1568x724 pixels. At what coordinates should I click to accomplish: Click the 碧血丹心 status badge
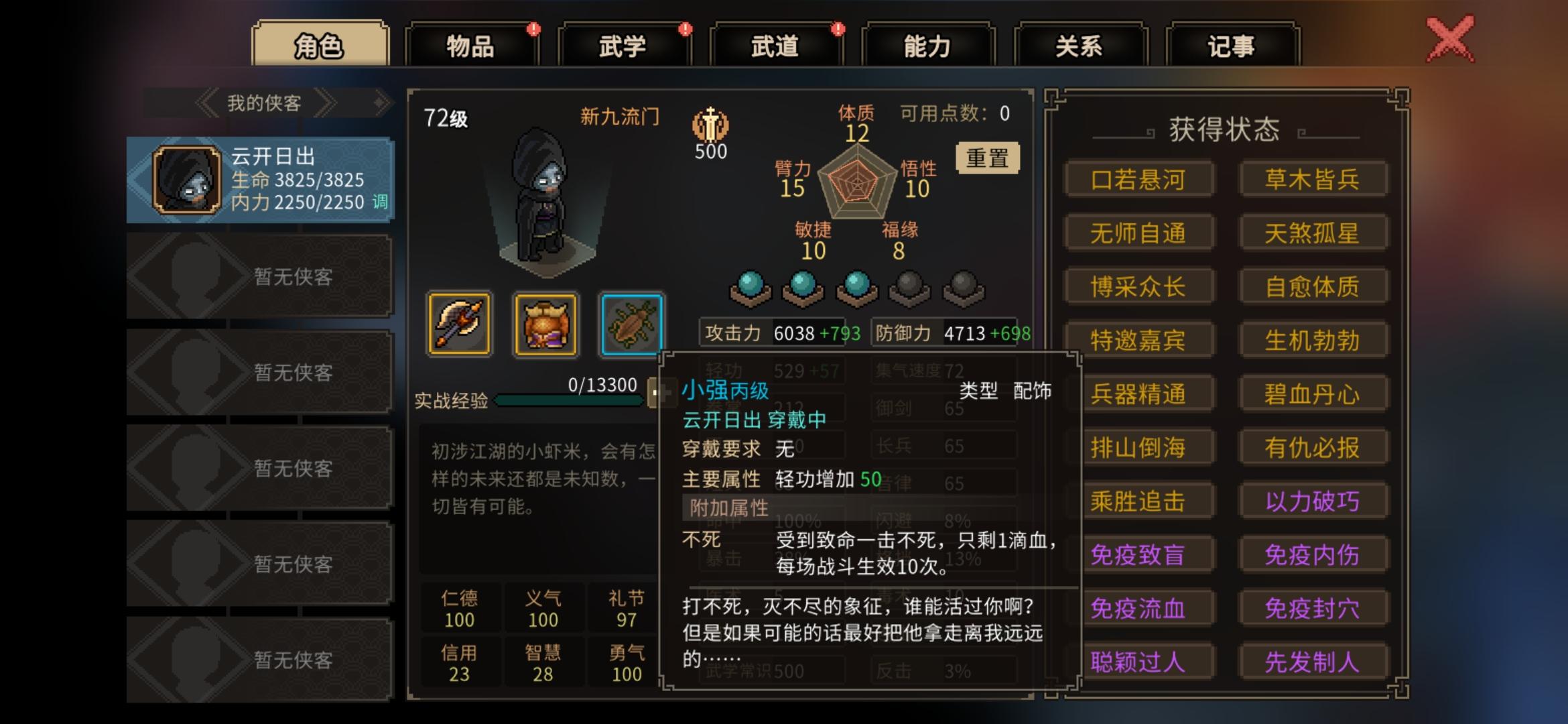coord(1313,394)
